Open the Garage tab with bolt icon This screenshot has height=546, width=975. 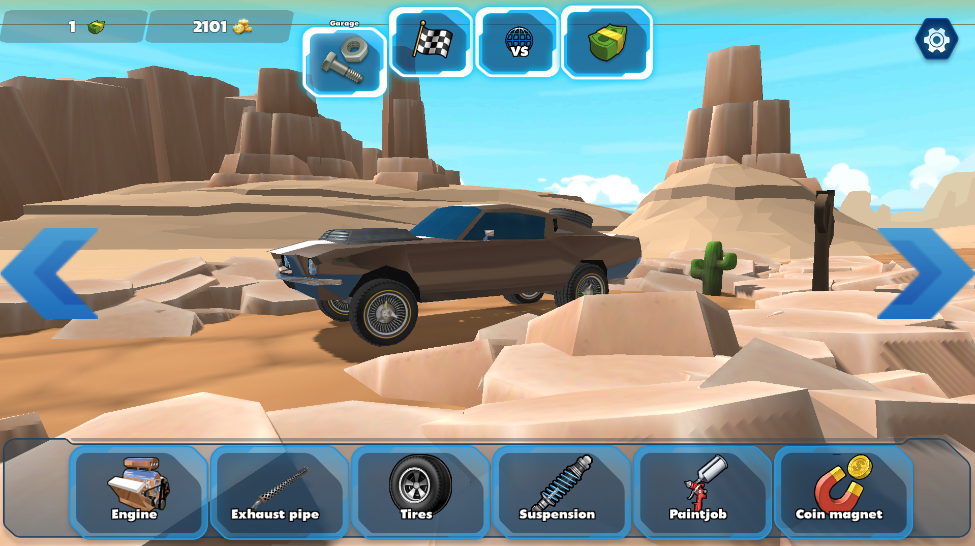[x=345, y=62]
